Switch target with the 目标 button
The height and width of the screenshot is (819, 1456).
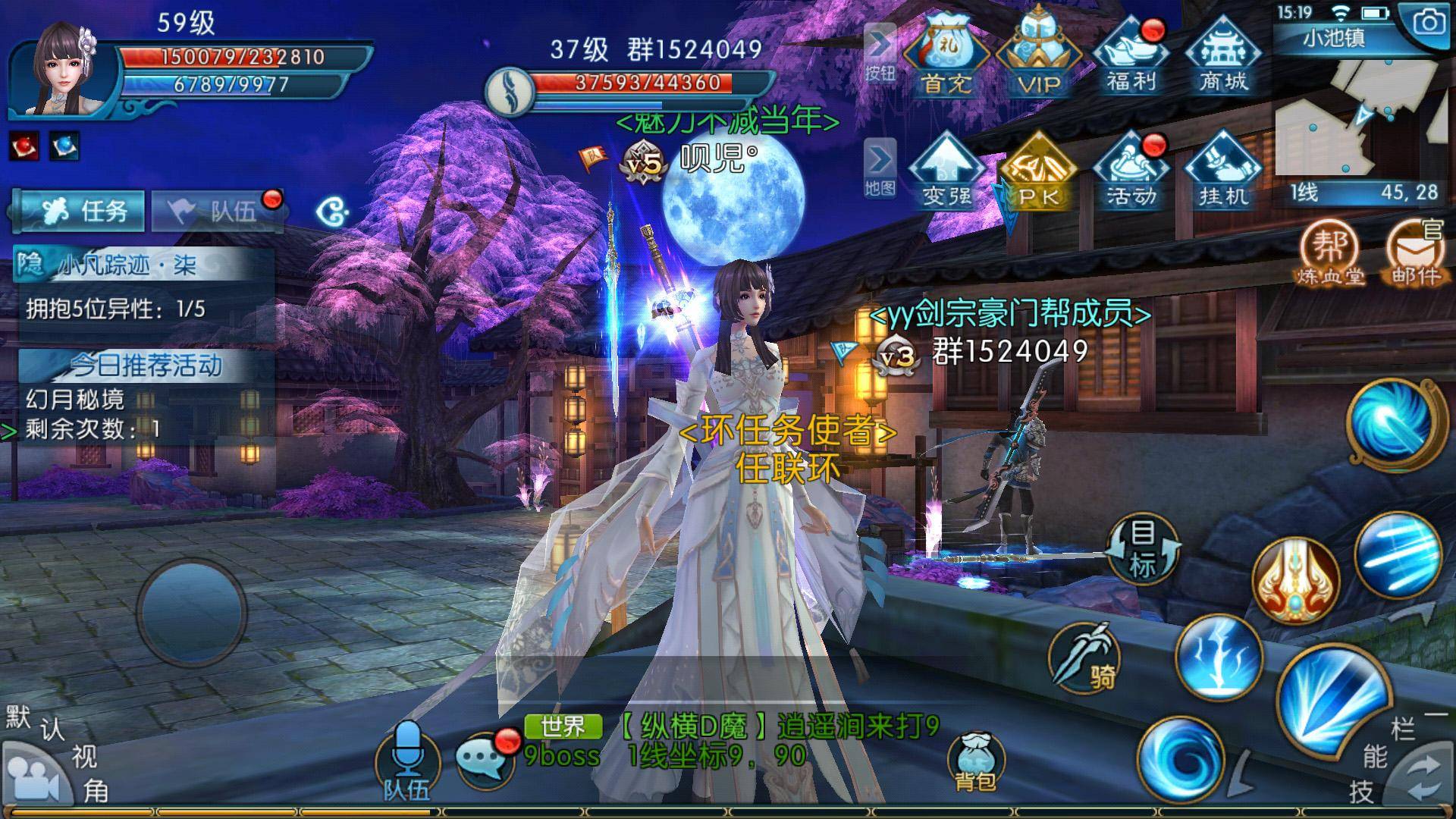tap(1142, 548)
